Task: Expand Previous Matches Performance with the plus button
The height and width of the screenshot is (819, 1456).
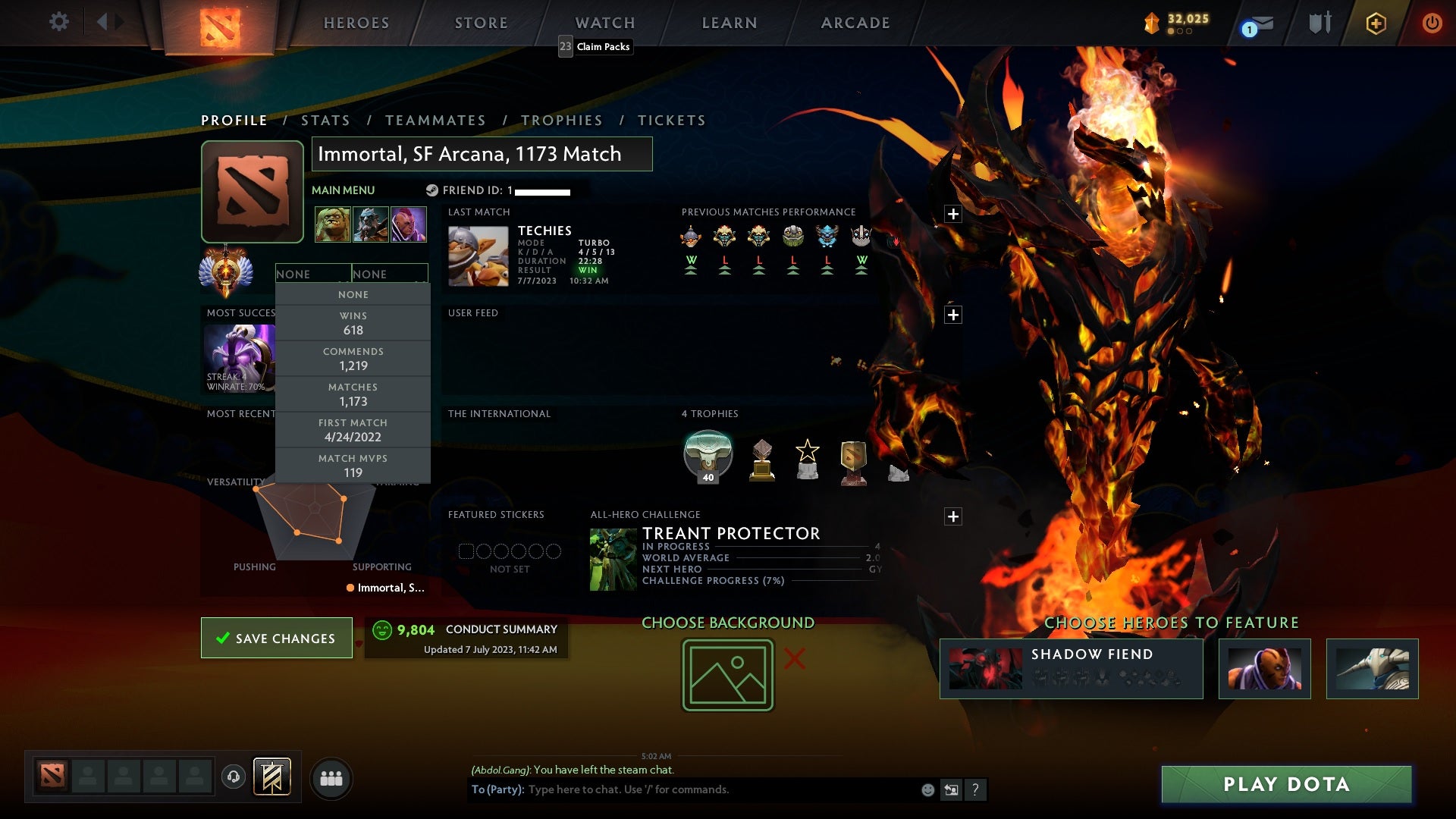Action: tap(953, 215)
